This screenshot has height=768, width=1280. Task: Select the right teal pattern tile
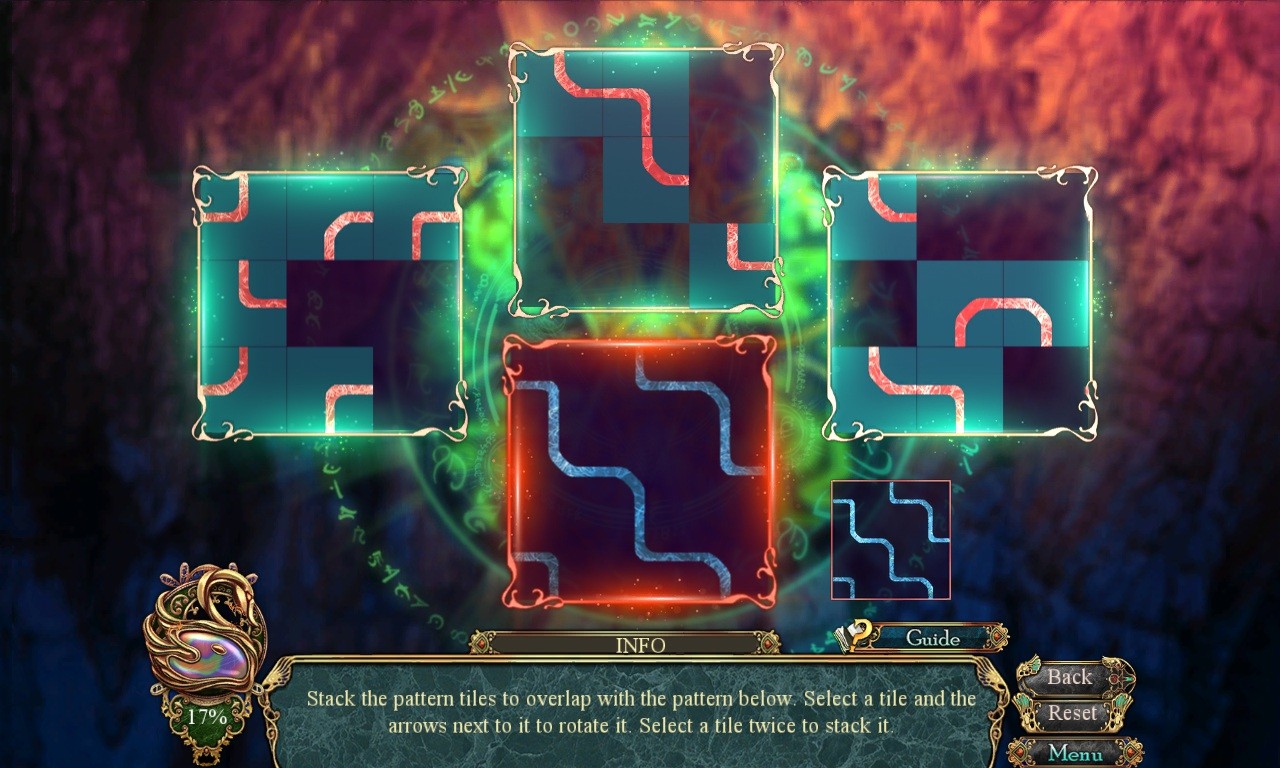tap(960, 300)
